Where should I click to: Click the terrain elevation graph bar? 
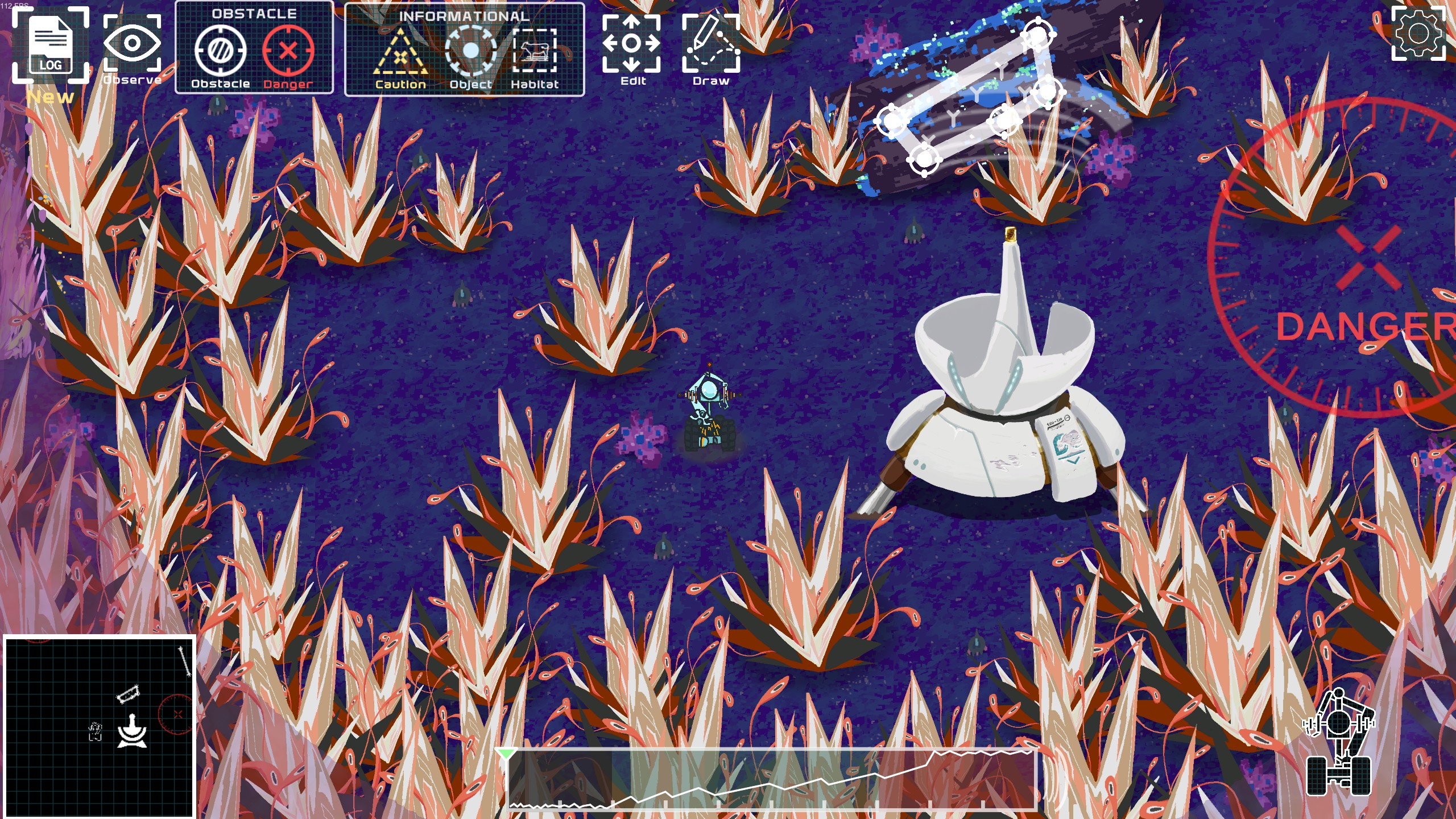[772, 780]
